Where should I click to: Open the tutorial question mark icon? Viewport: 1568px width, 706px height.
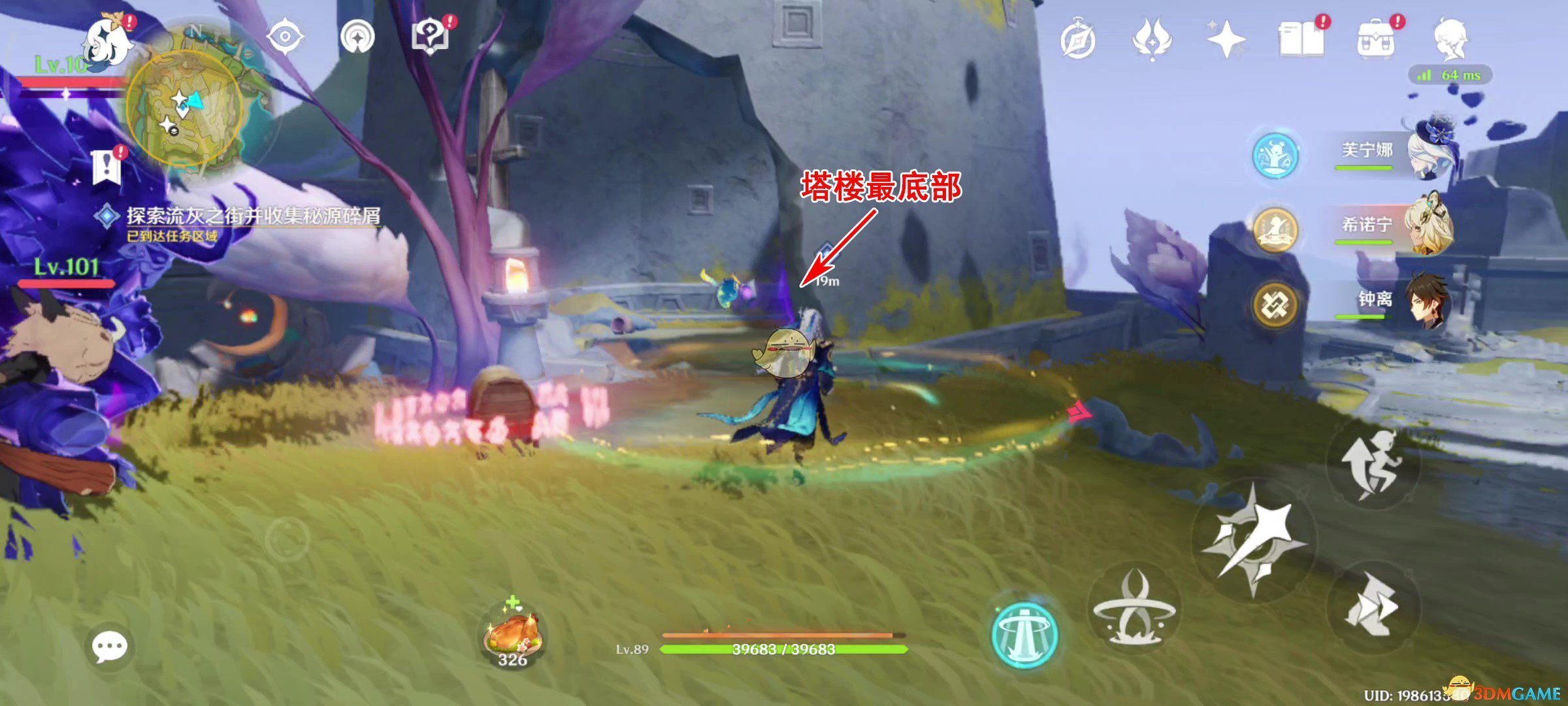tap(430, 37)
